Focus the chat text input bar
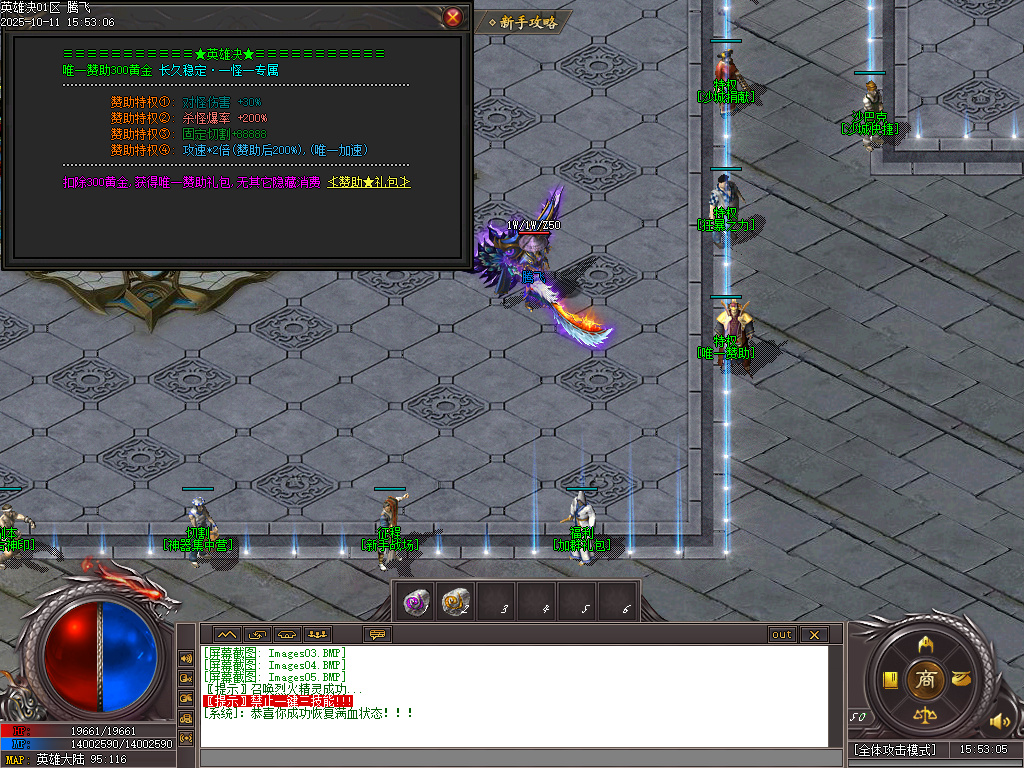Screen dimensions: 1024x768 click(x=520, y=758)
